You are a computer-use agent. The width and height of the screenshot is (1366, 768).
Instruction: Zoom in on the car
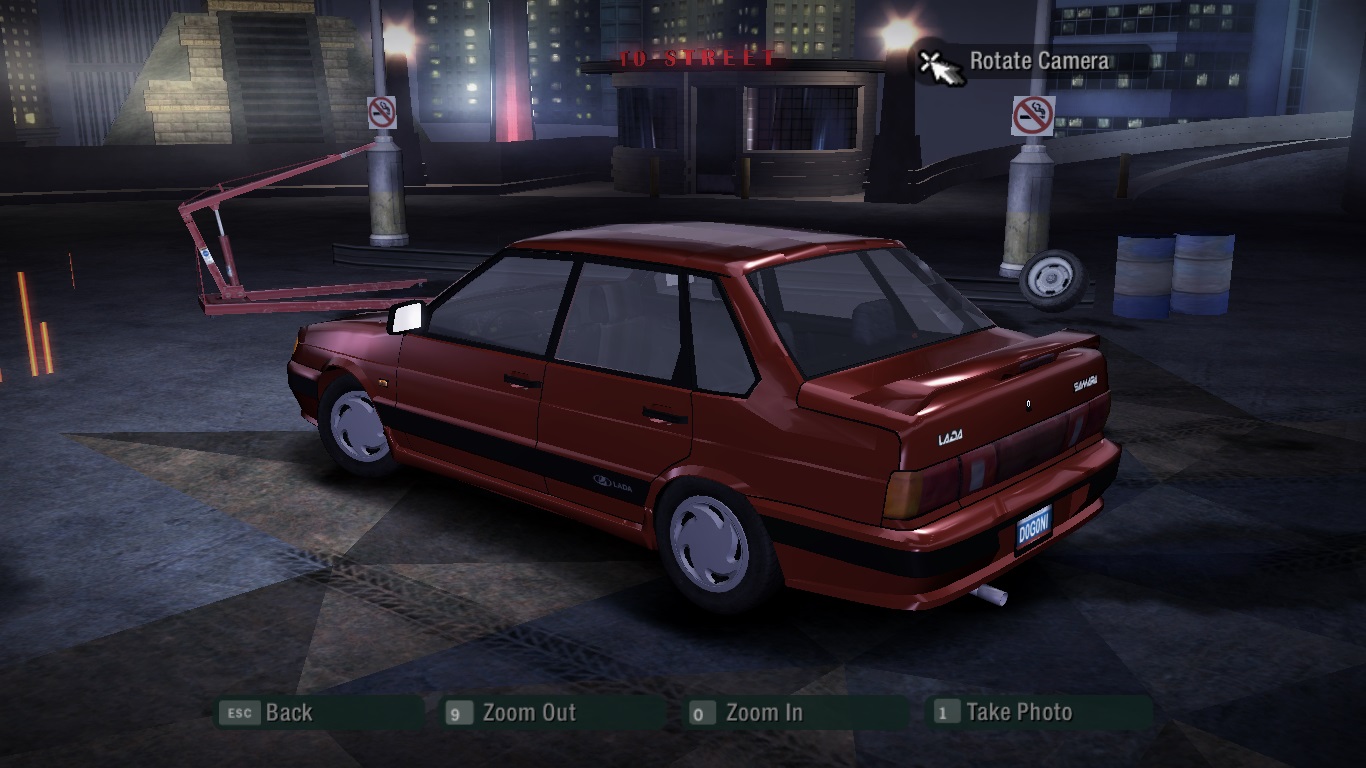(x=763, y=713)
